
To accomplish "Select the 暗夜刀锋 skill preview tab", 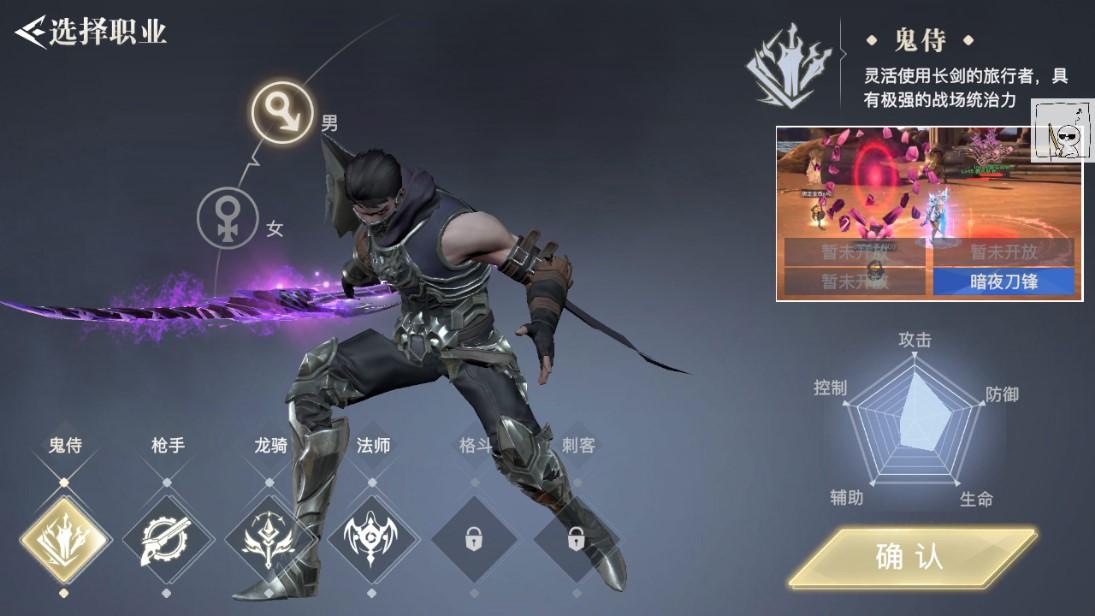I will (1005, 282).
